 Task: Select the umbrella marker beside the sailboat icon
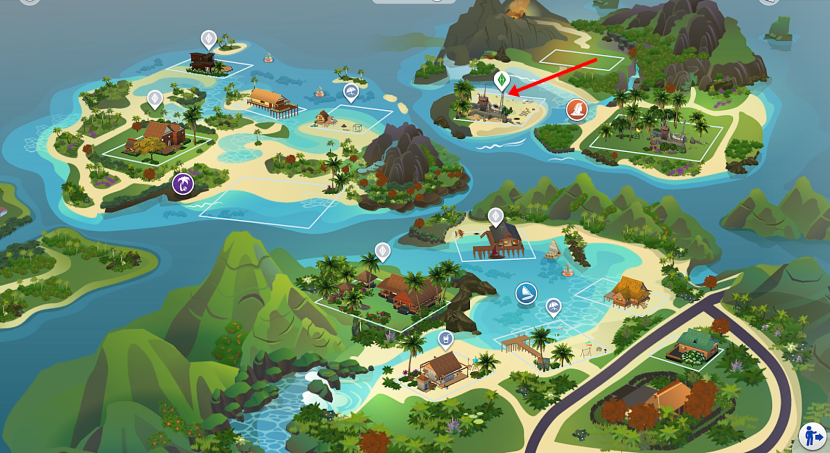pyautogui.click(x=553, y=307)
